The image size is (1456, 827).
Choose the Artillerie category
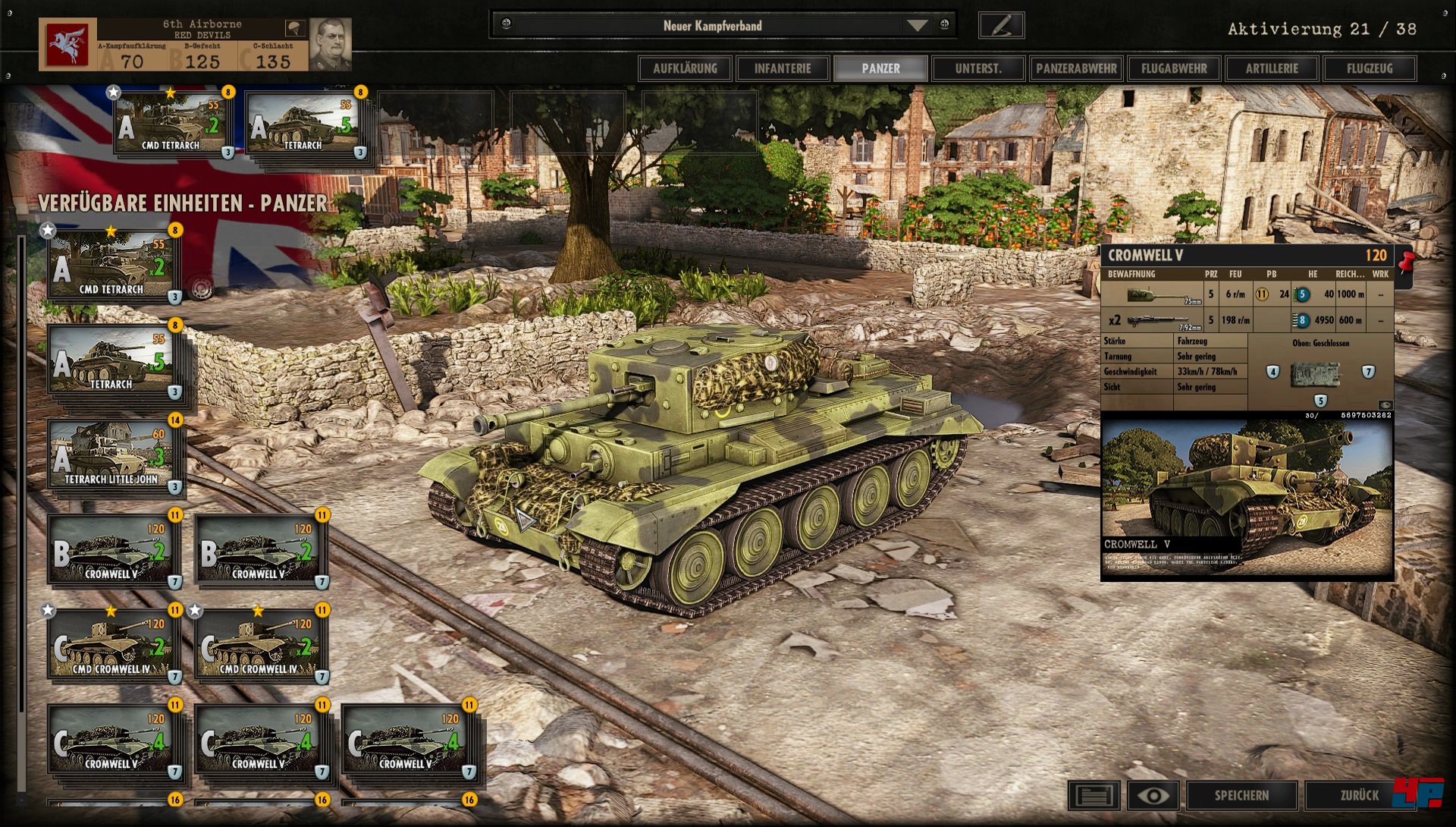point(1272,68)
